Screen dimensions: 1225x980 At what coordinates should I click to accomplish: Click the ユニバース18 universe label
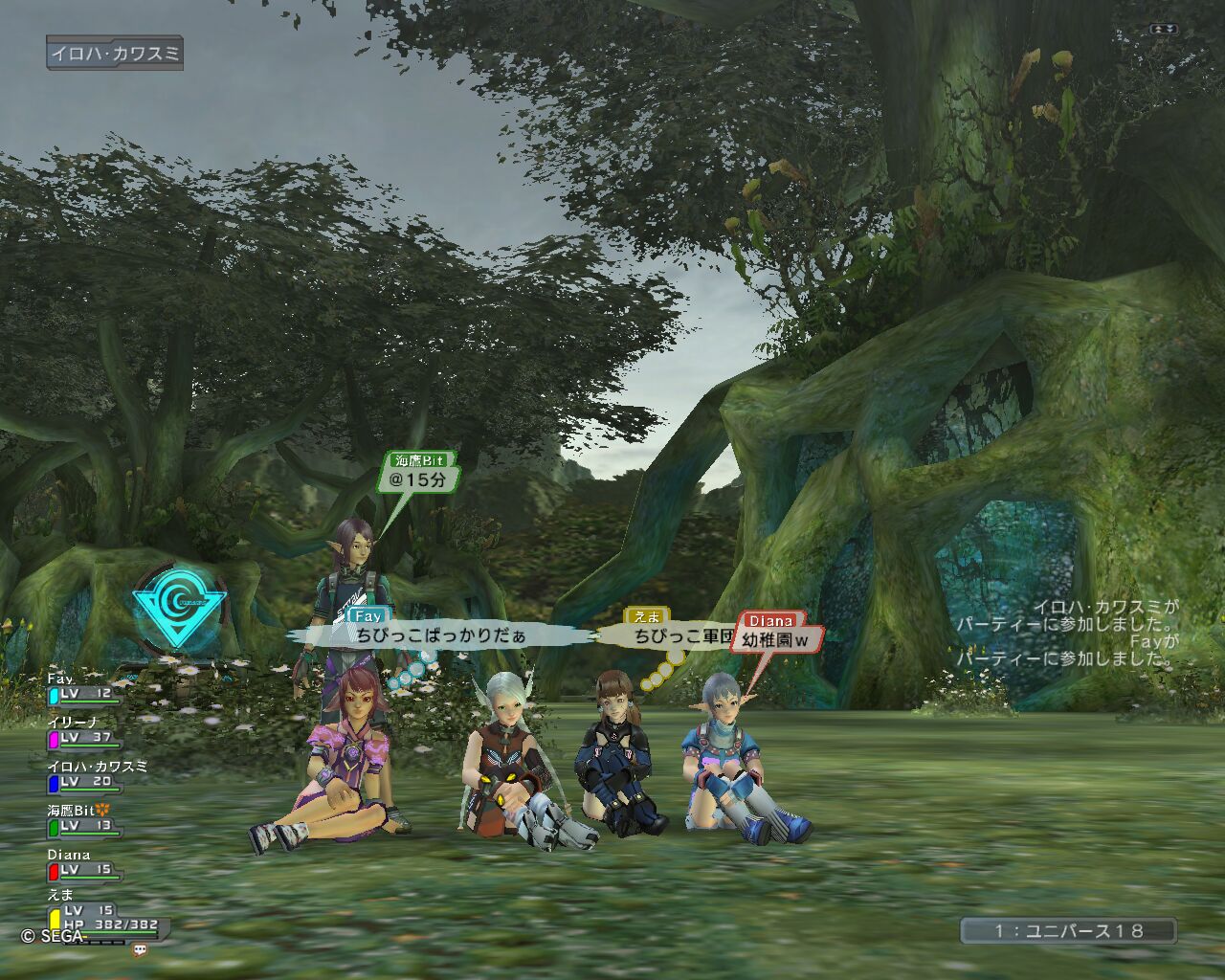[1068, 931]
